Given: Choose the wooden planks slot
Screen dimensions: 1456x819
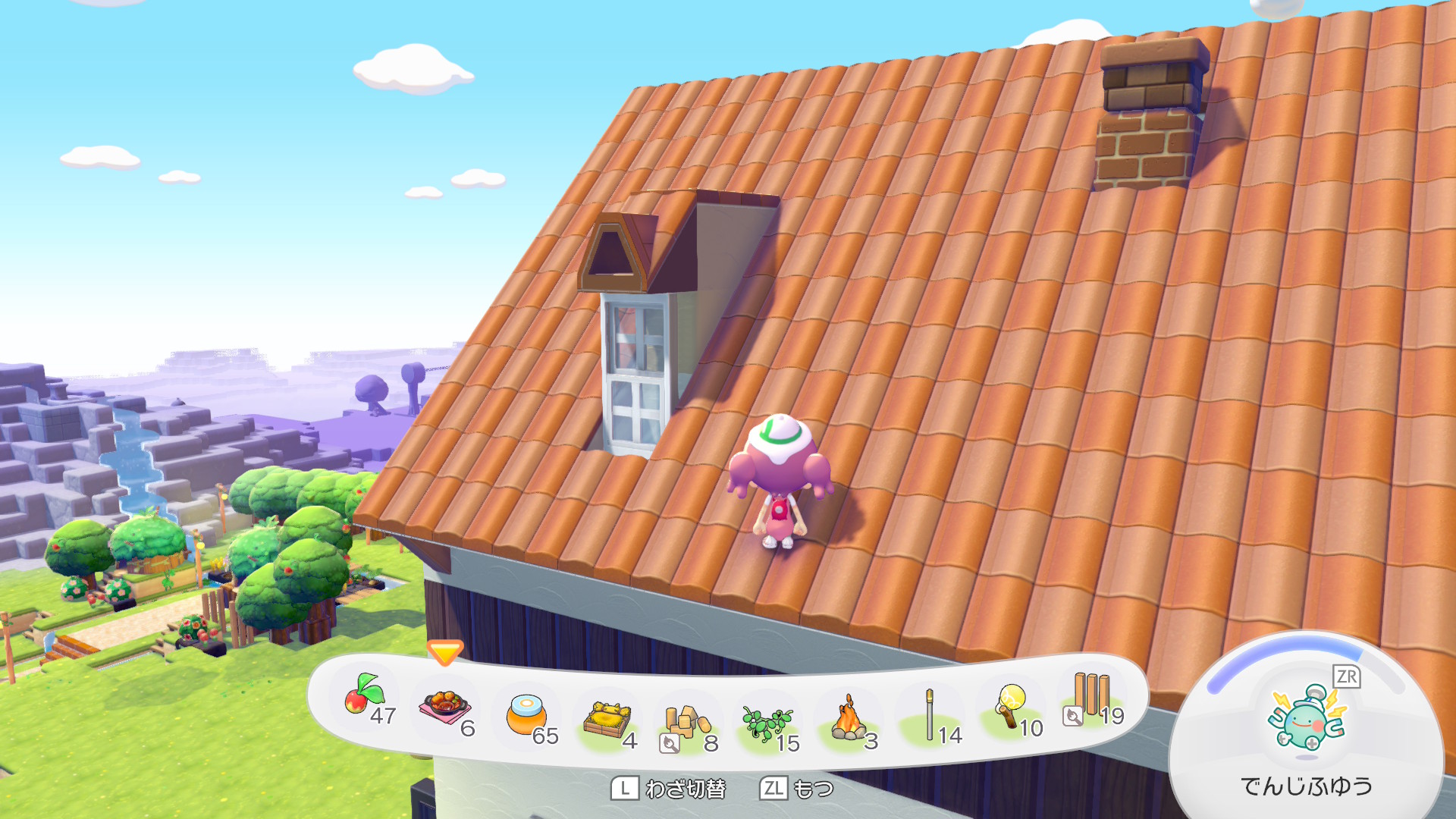Looking at the screenshot, I should click(1091, 695).
